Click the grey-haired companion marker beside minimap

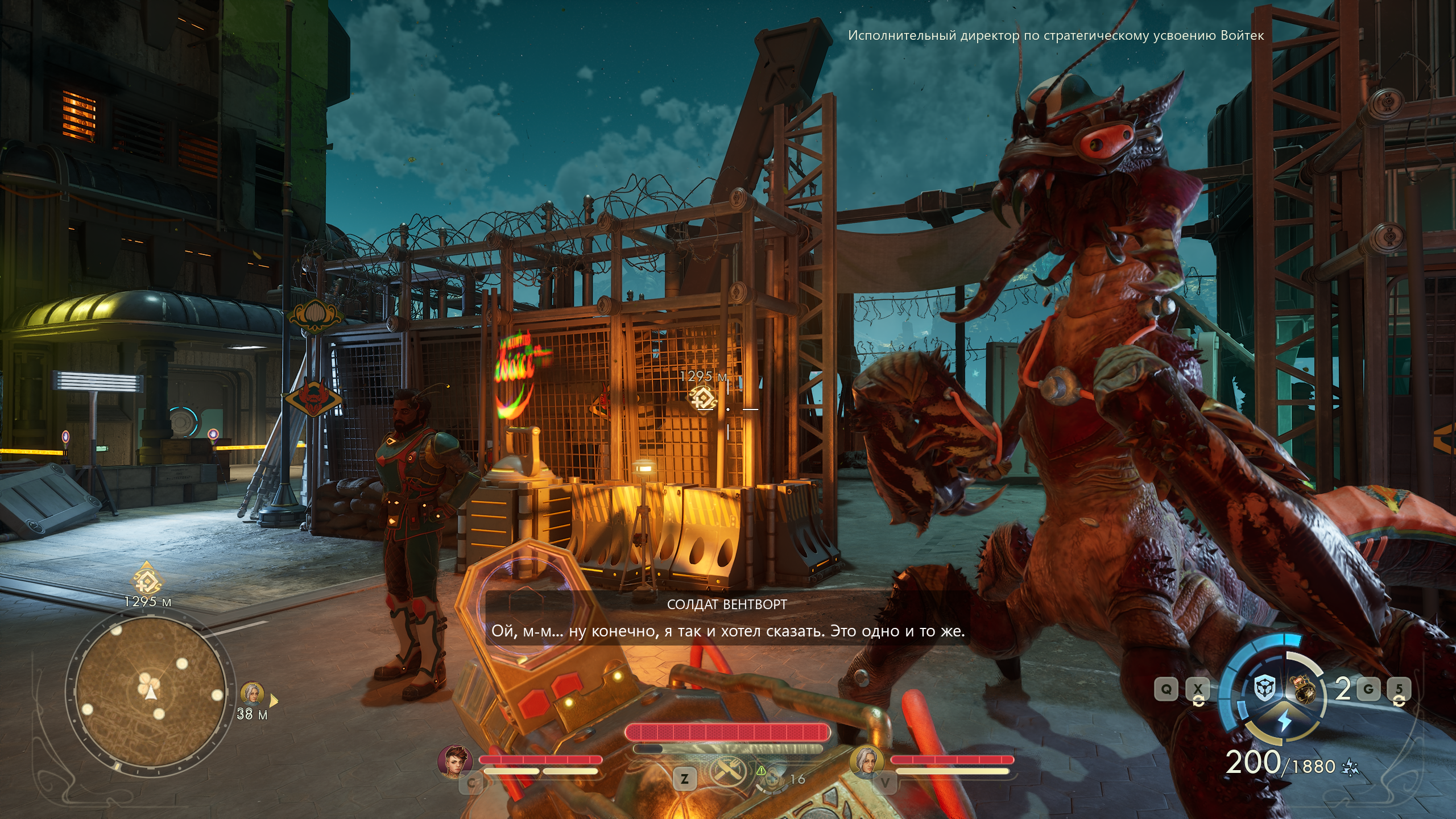(x=252, y=694)
